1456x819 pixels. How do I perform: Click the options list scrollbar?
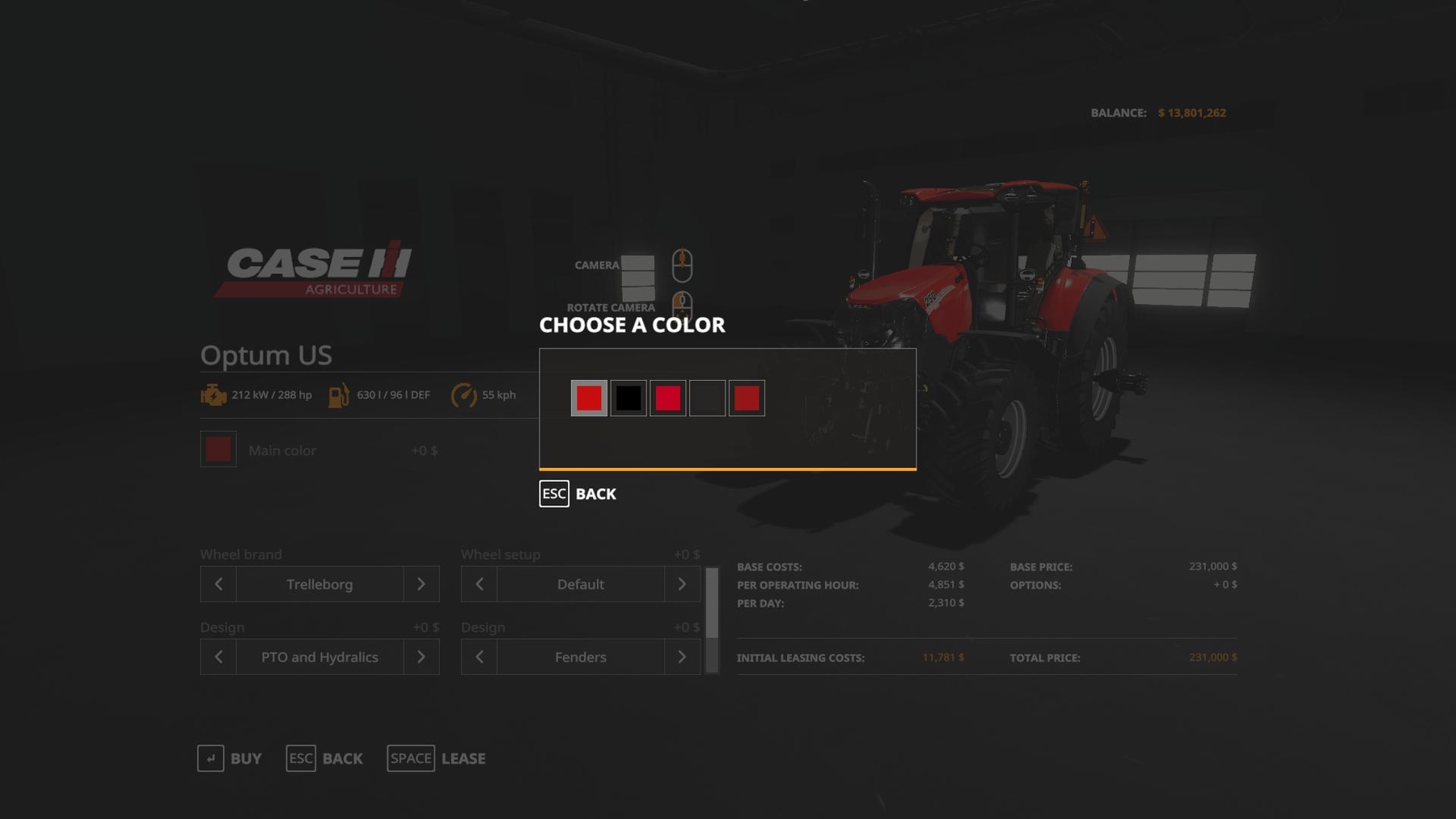point(712,620)
